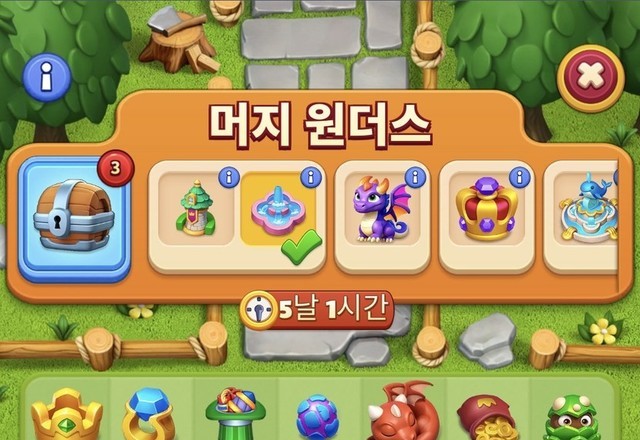
Task: Open the blue info button beside the panel
Action: click(46, 74)
